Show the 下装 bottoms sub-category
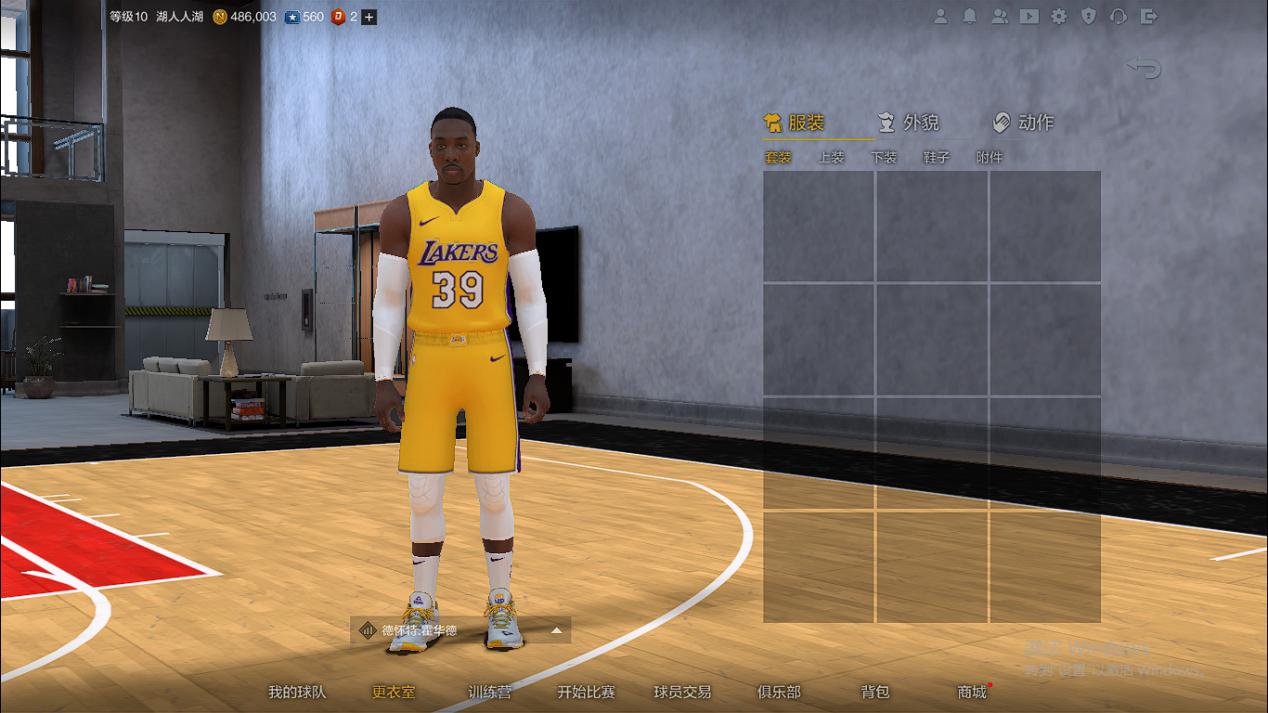 [884, 157]
